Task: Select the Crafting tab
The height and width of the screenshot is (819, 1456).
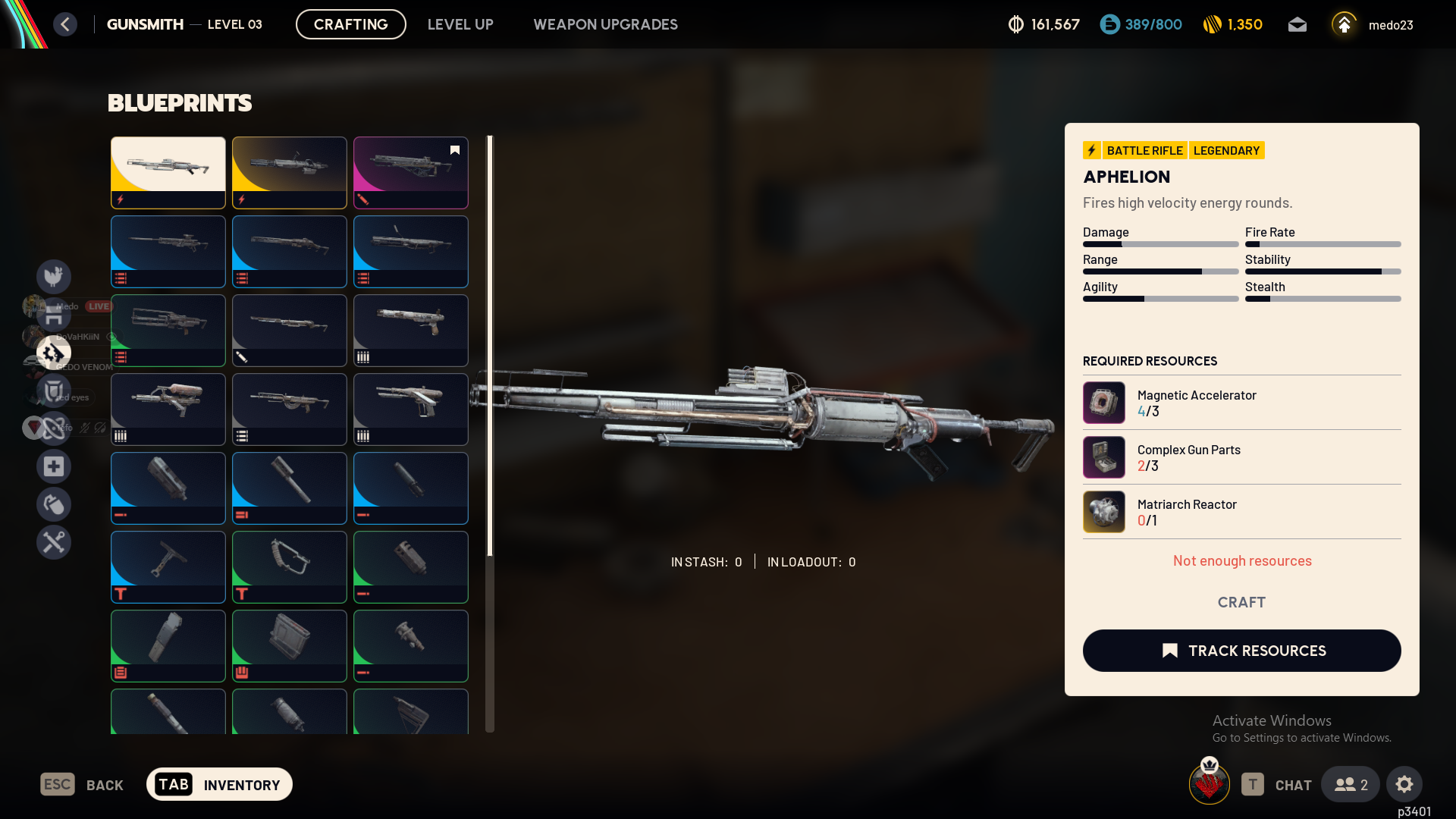Action: click(x=350, y=24)
